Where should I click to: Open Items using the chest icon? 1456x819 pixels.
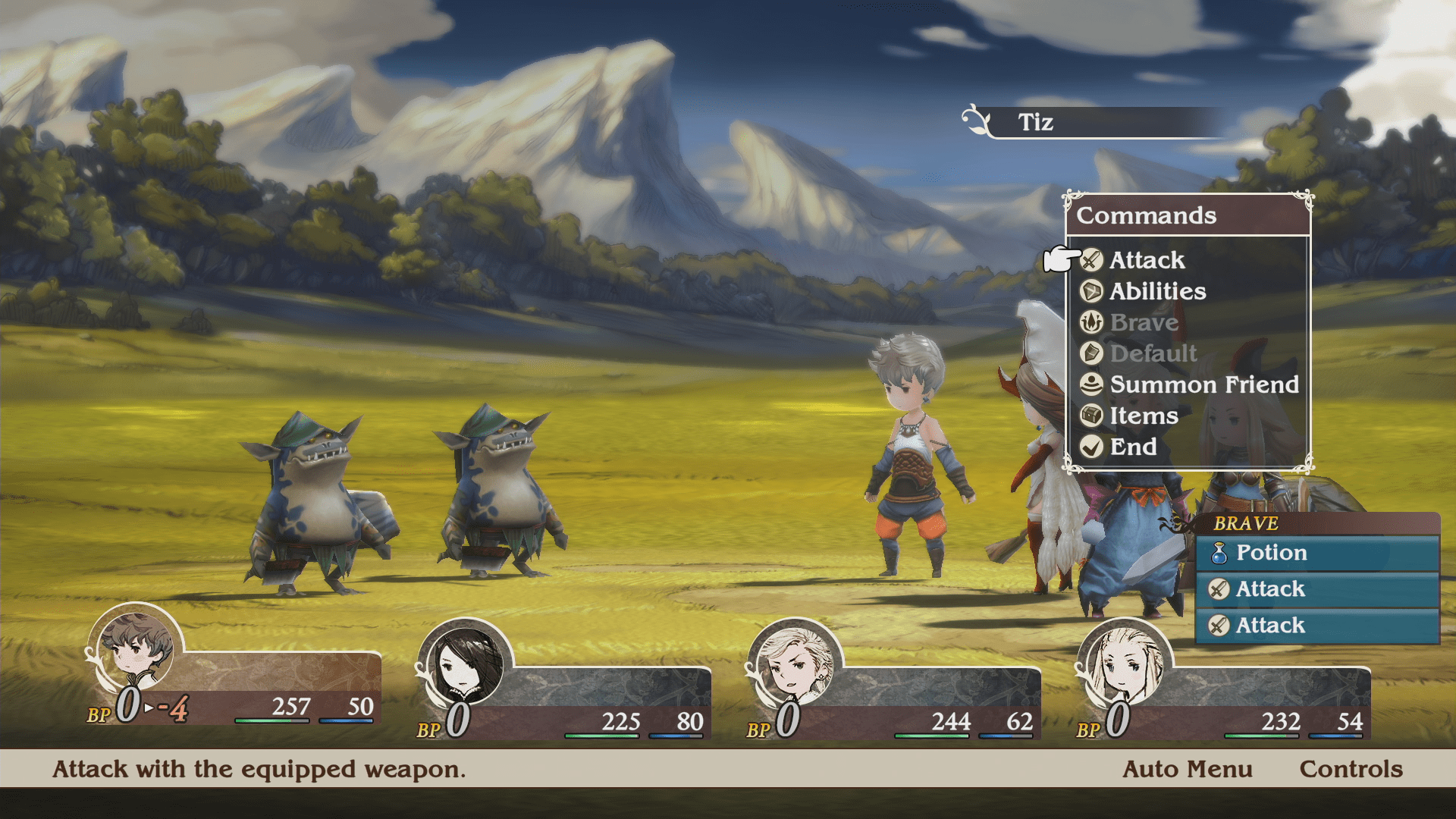coord(1093,416)
